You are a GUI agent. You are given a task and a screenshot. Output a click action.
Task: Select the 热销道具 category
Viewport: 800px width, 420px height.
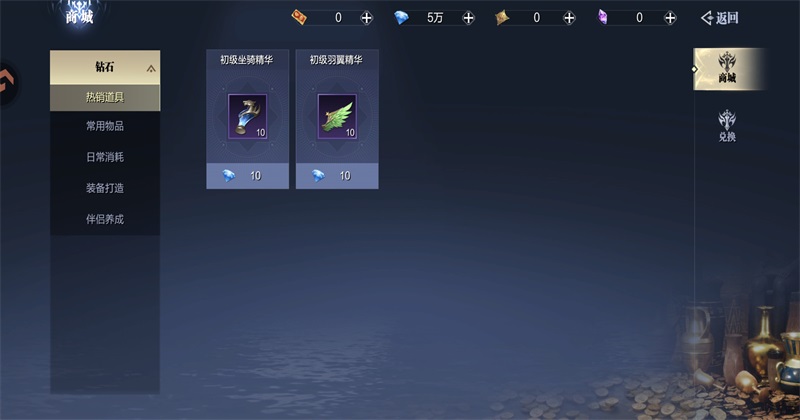point(105,97)
